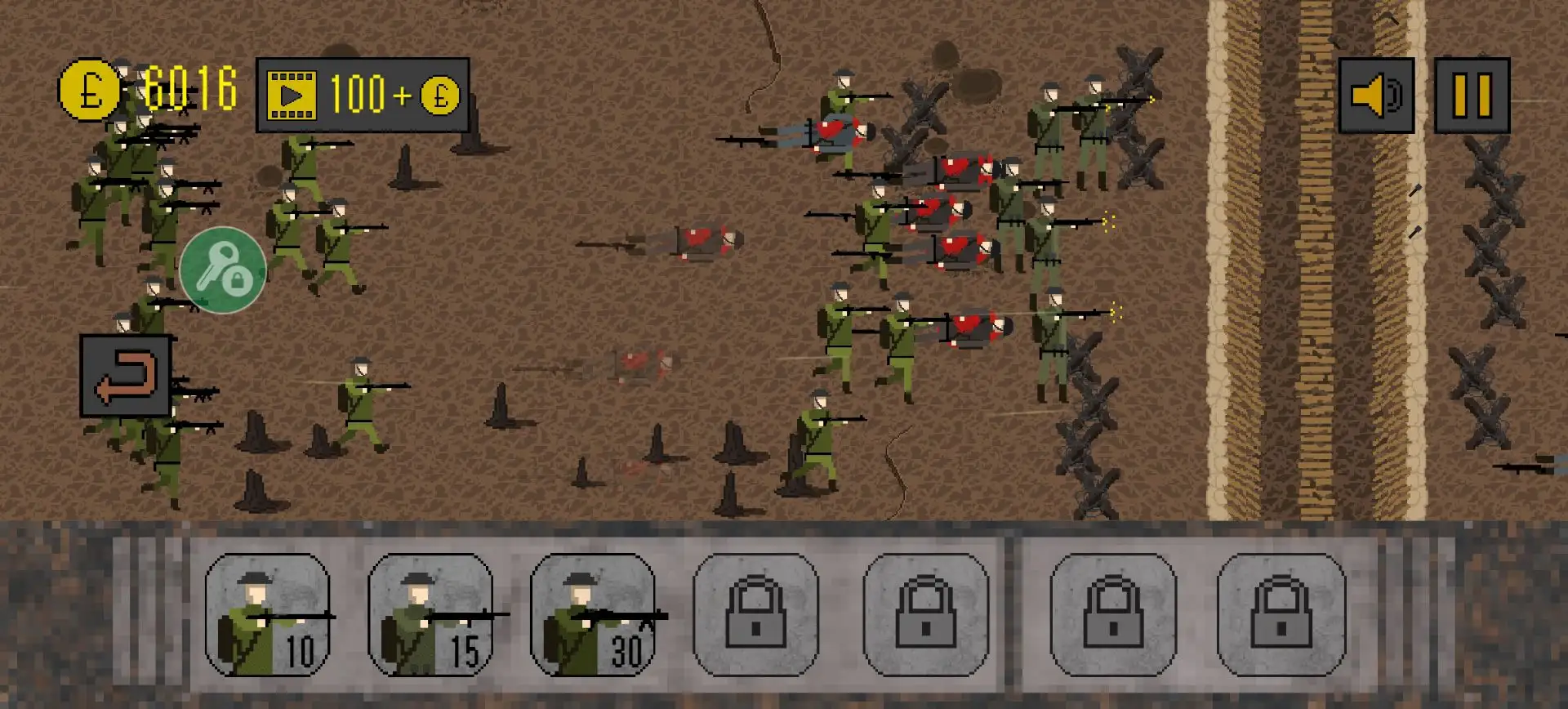Toggle the sound speaker button
The height and width of the screenshot is (709, 1568).
pos(1376,95)
